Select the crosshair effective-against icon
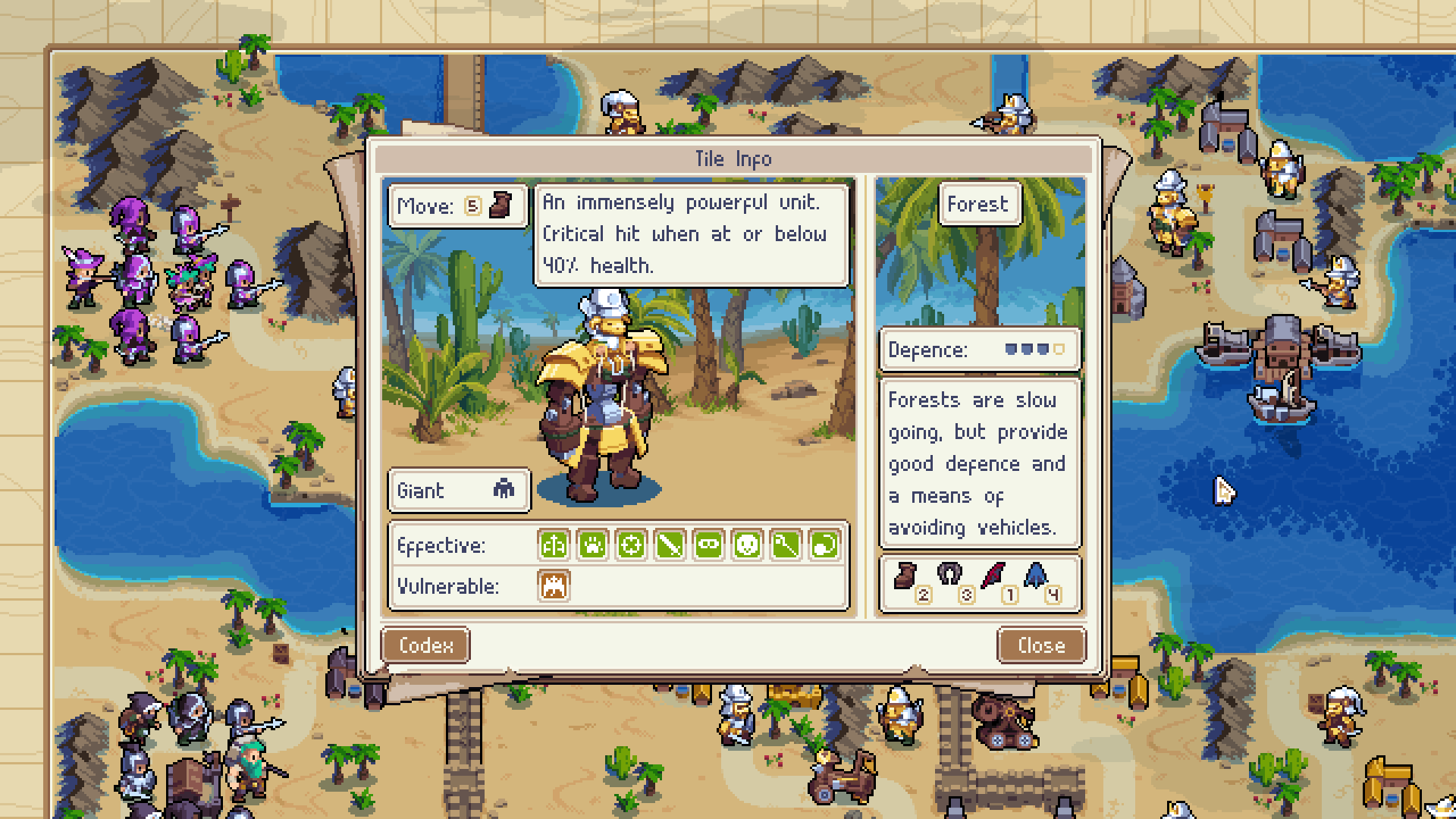1456x819 pixels. [631, 545]
